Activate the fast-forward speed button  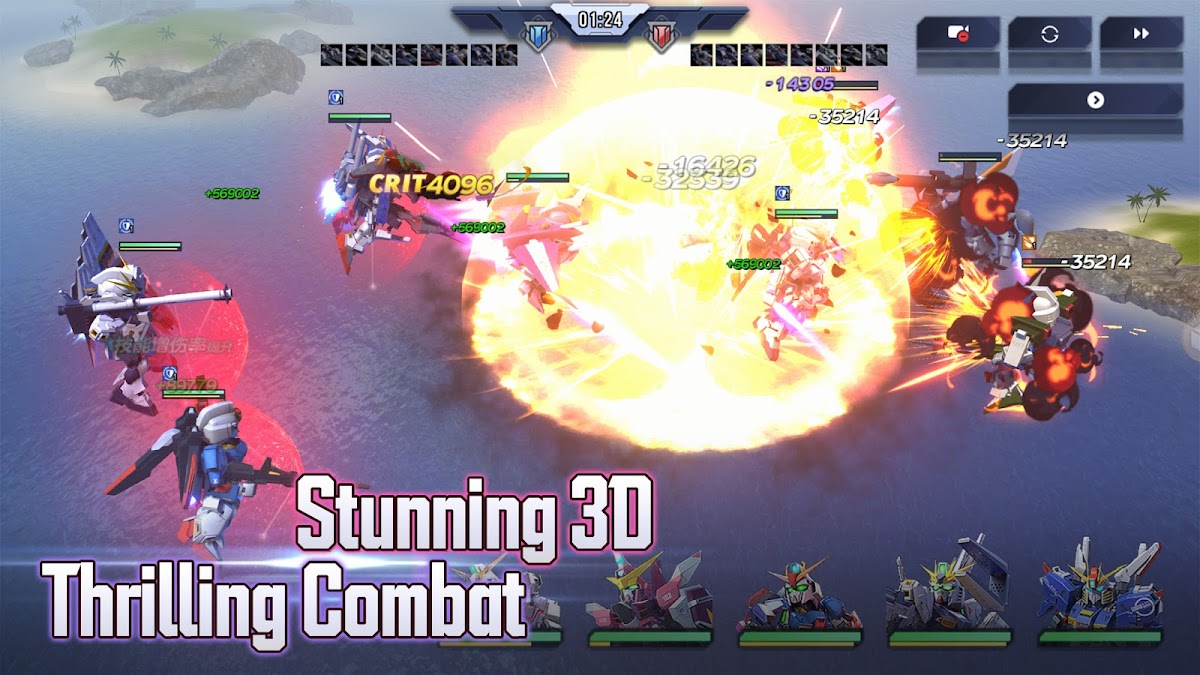click(x=1141, y=34)
